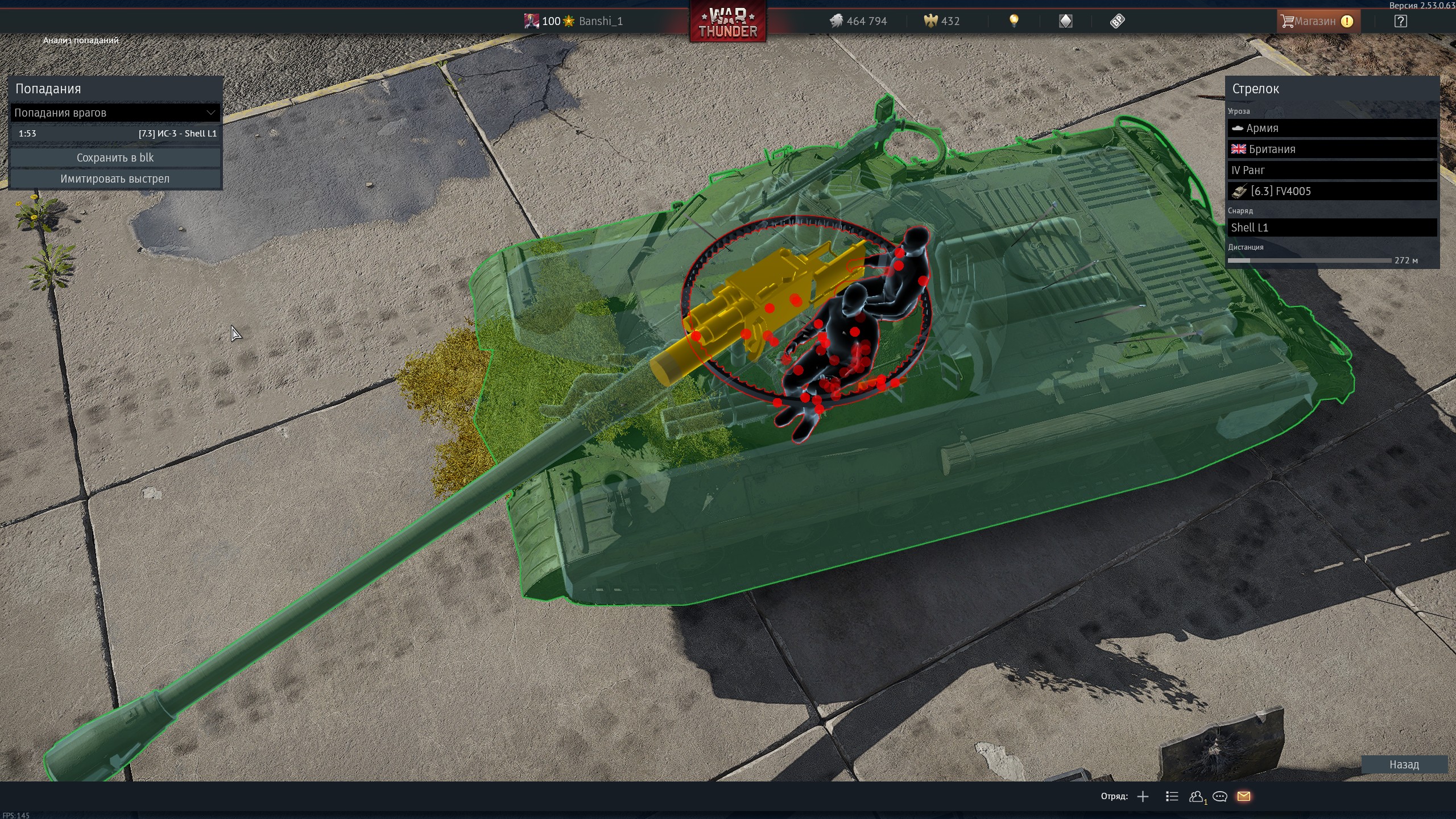Click 'Сохранить в blk' button

[x=115, y=158]
